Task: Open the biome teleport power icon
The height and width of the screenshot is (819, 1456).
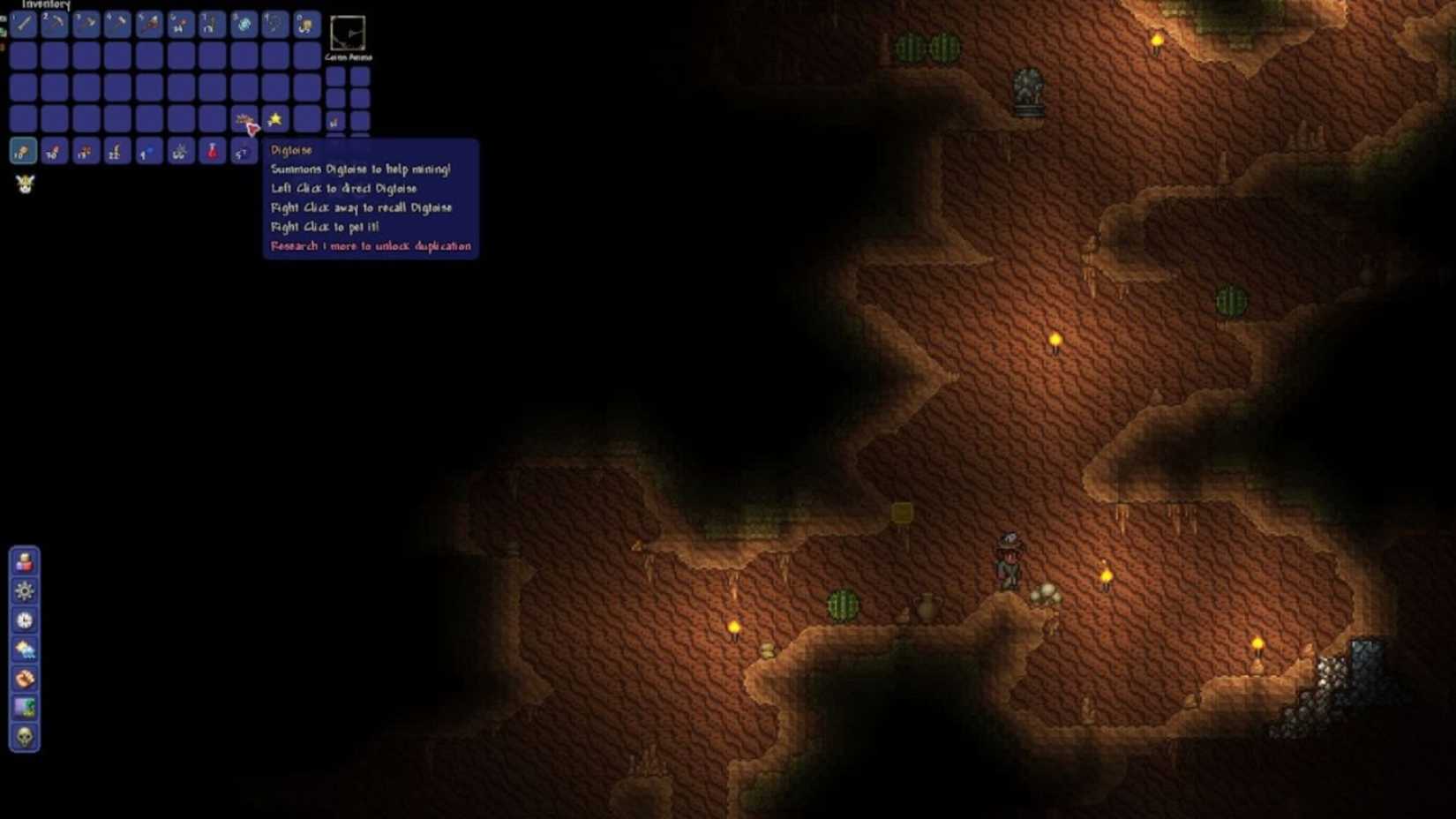Action: tap(24, 705)
